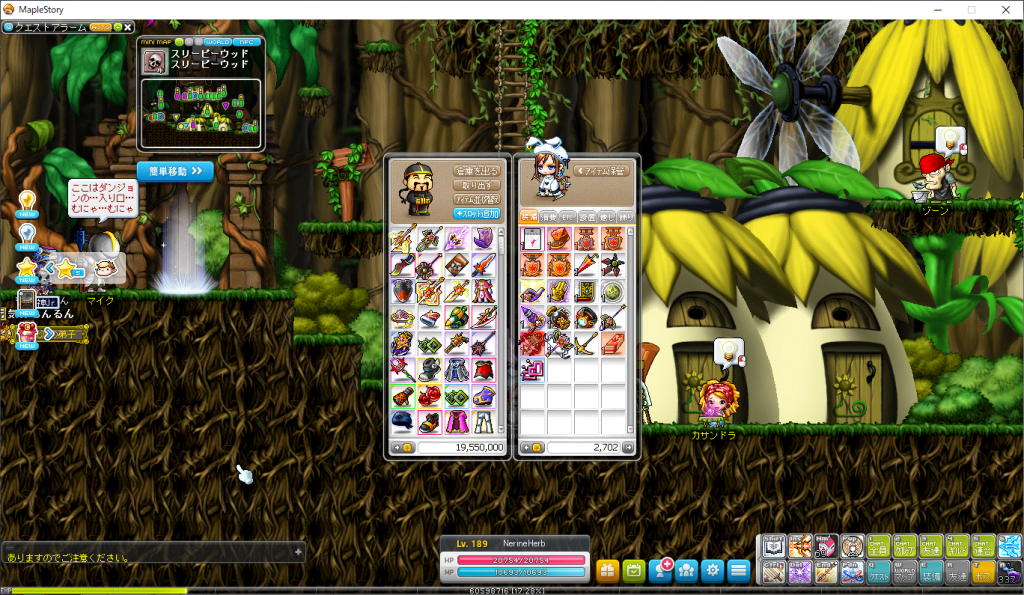The height and width of the screenshot is (595, 1024).
Task: Close the クエストアラーム quest alarm panel
Action: click(128, 27)
